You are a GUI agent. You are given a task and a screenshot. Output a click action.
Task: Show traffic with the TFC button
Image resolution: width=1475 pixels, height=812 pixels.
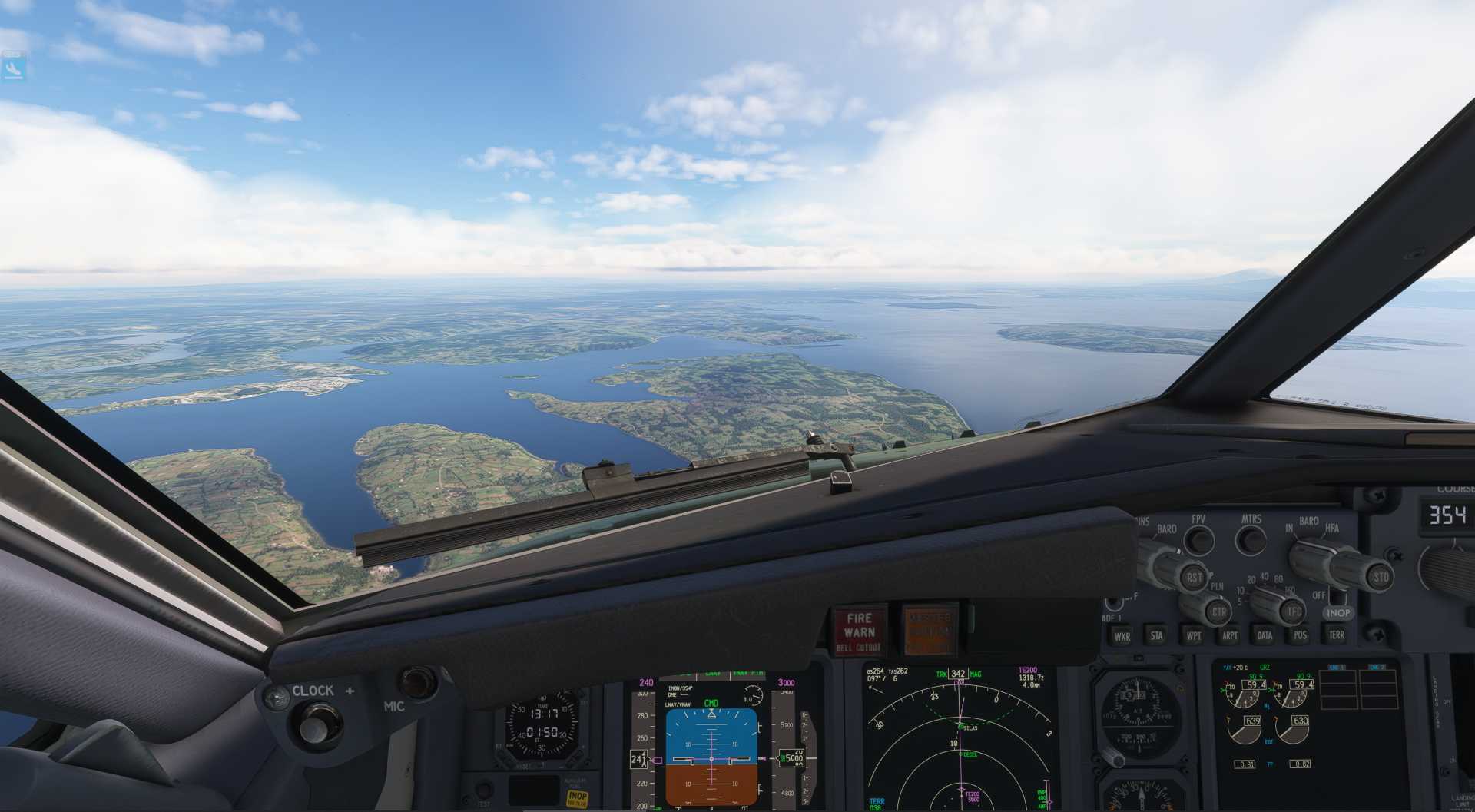click(1294, 612)
